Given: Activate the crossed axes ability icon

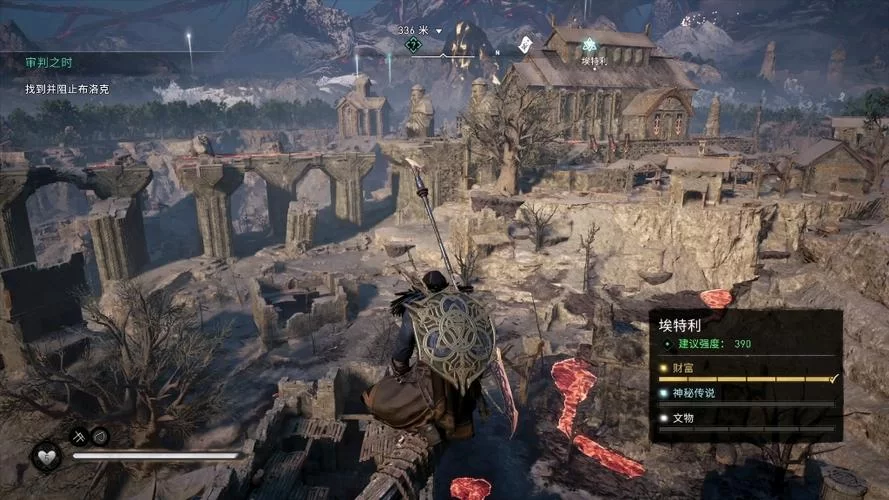Looking at the screenshot, I should coord(79,436).
